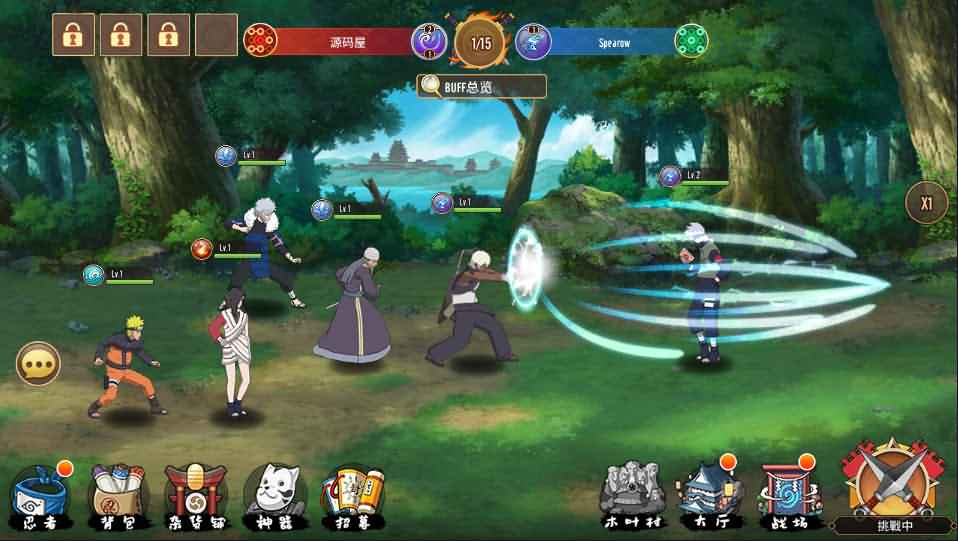
Task: Toggle the X1 battle speed
Action: point(927,203)
